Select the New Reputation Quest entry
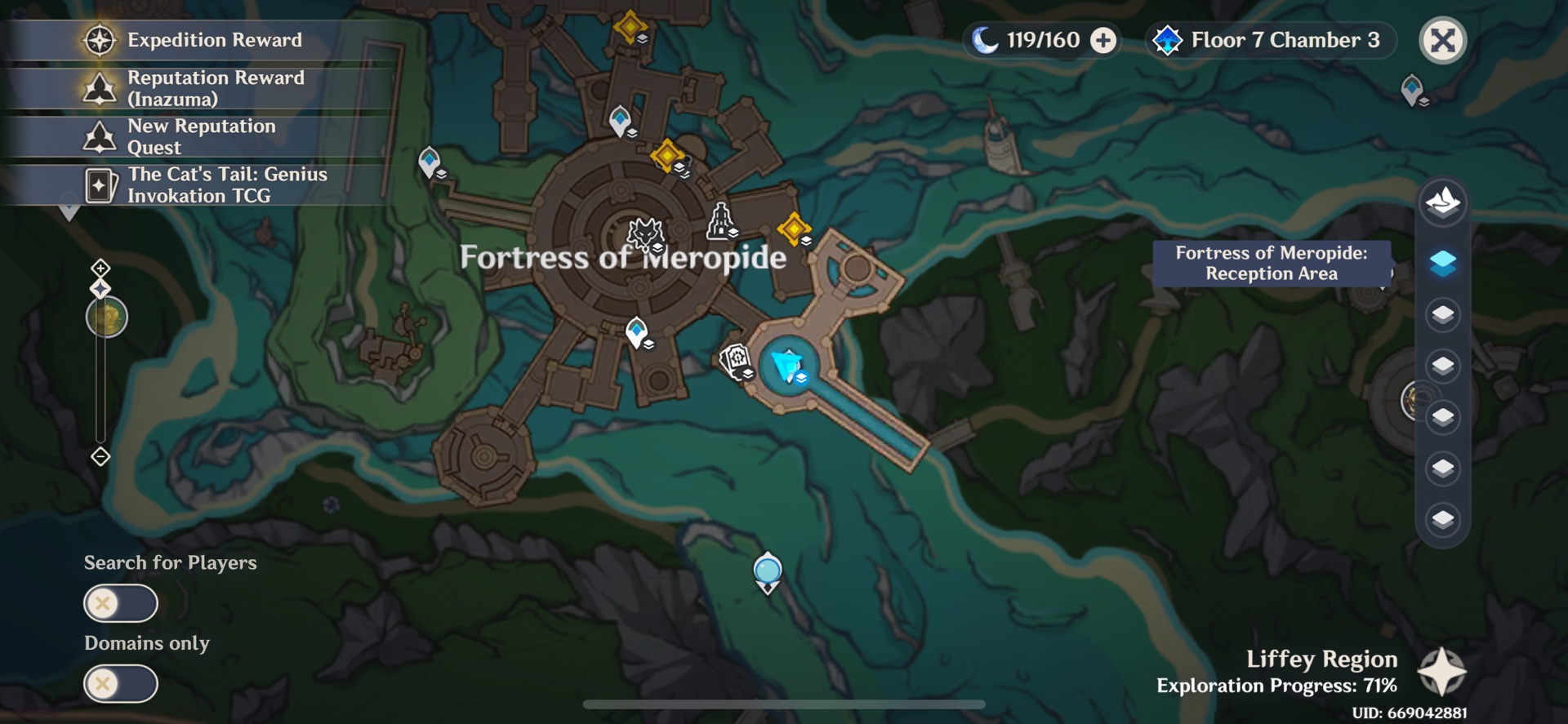This screenshot has width=1568, height=724. point(98,135)
